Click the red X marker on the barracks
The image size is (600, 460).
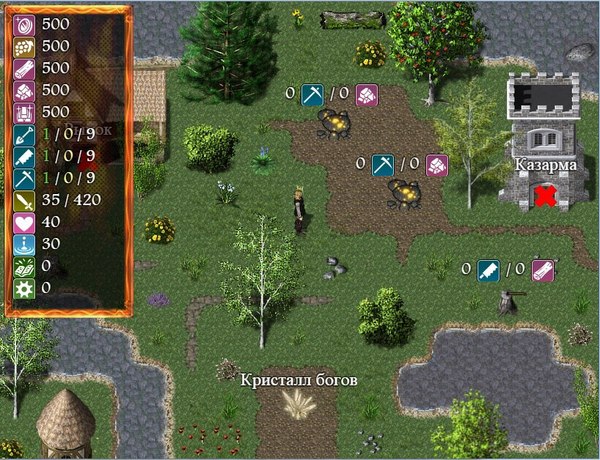(545, 194)
